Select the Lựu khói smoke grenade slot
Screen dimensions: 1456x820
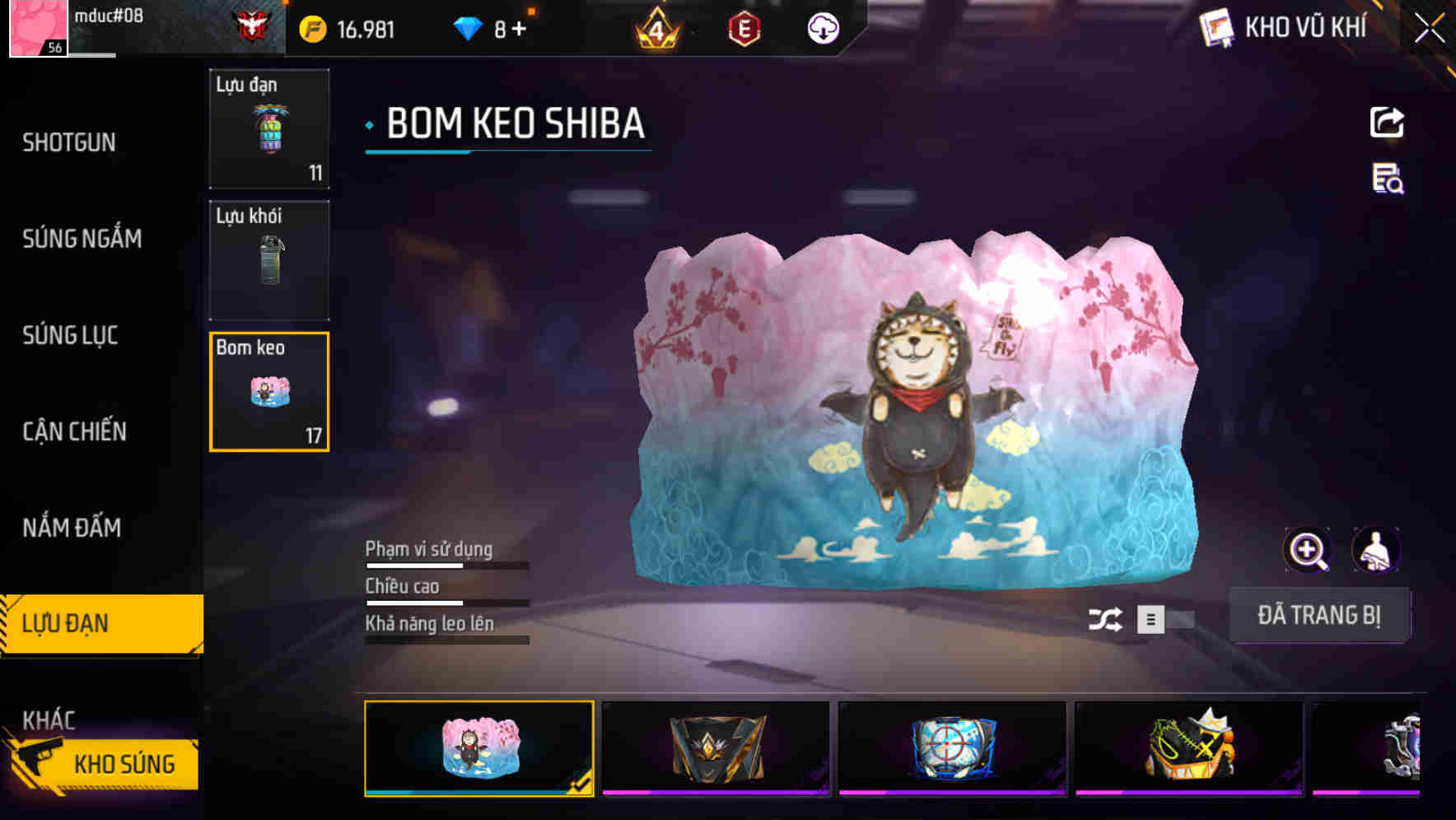click(x=268, y=259)
